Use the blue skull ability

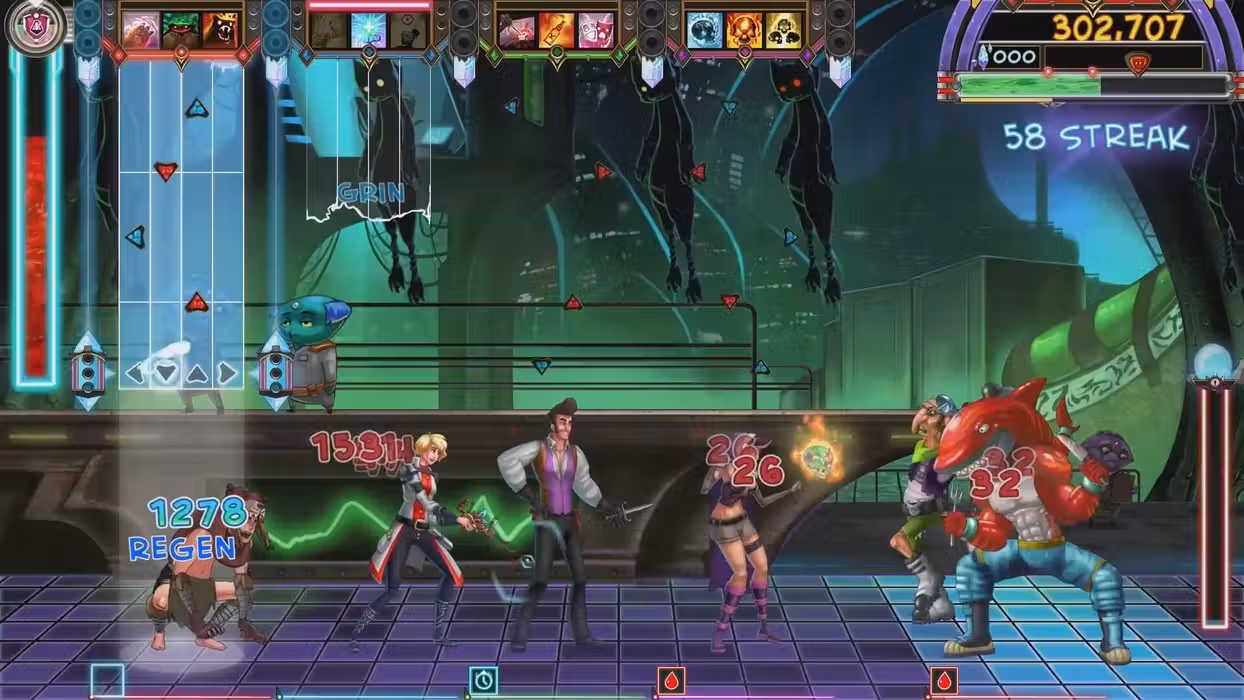(x=705, y=30)
